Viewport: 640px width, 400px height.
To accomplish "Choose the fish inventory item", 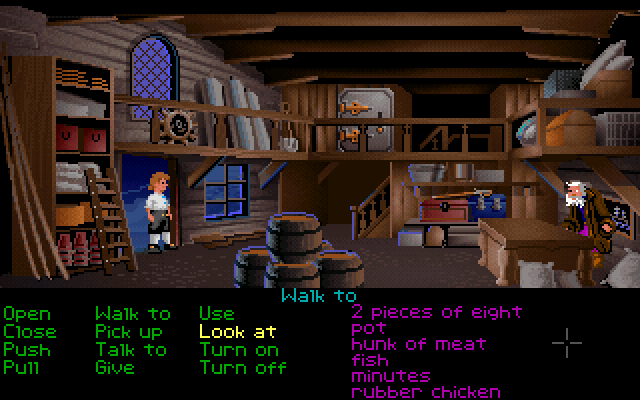I will click(373, 360).
